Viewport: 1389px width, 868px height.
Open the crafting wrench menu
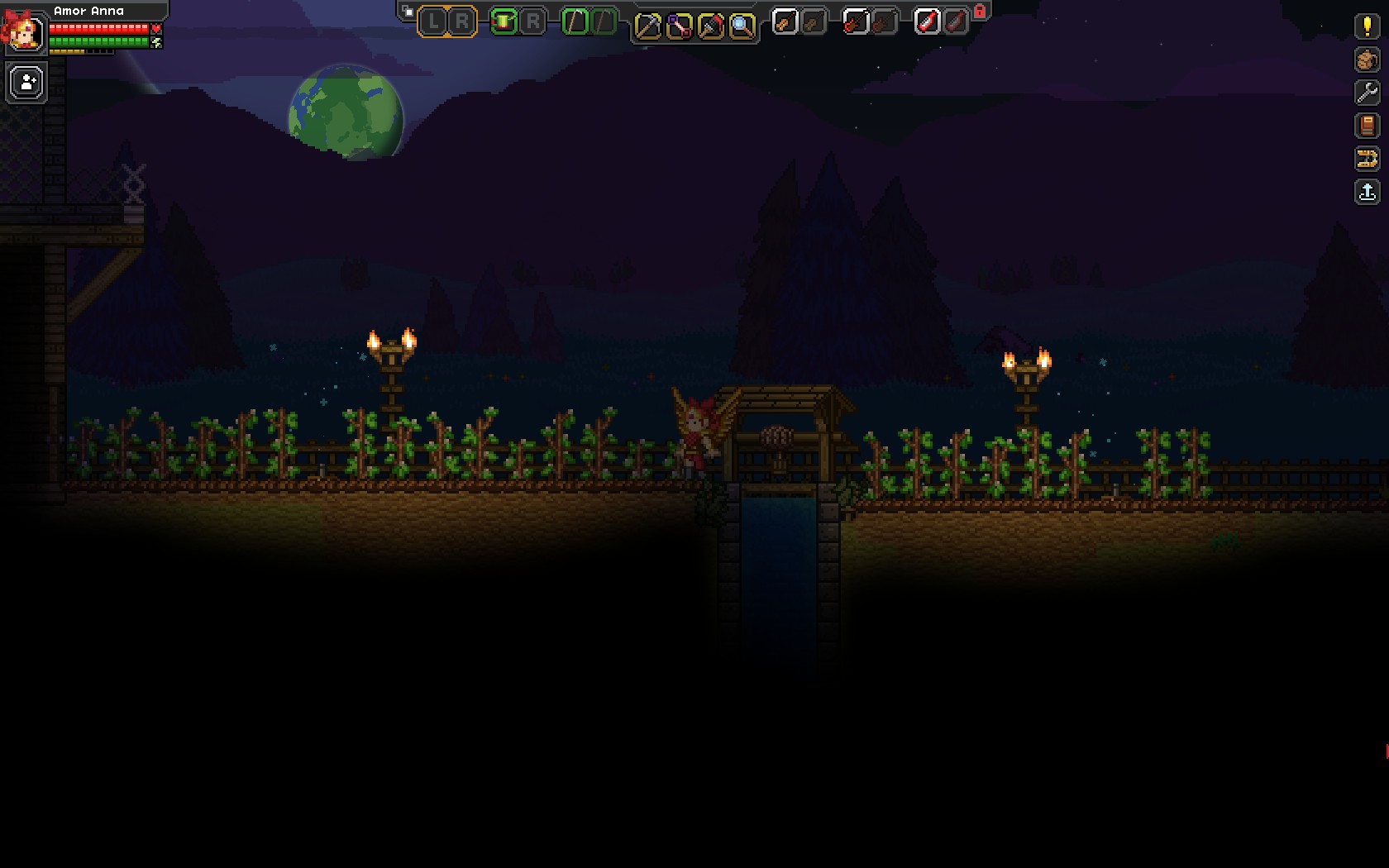(1367, 93)
